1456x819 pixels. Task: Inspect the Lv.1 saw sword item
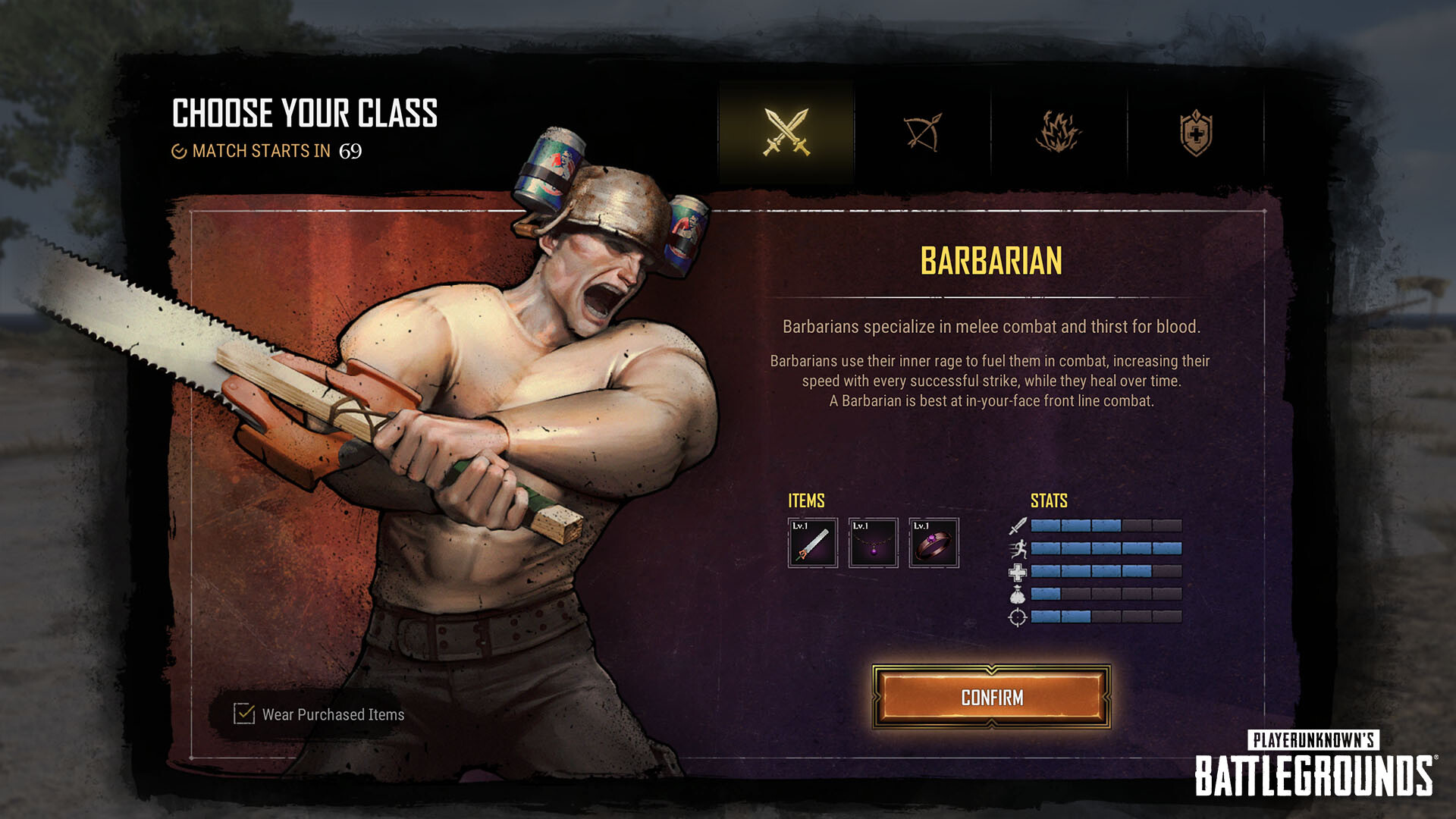(x=812, y=543)
